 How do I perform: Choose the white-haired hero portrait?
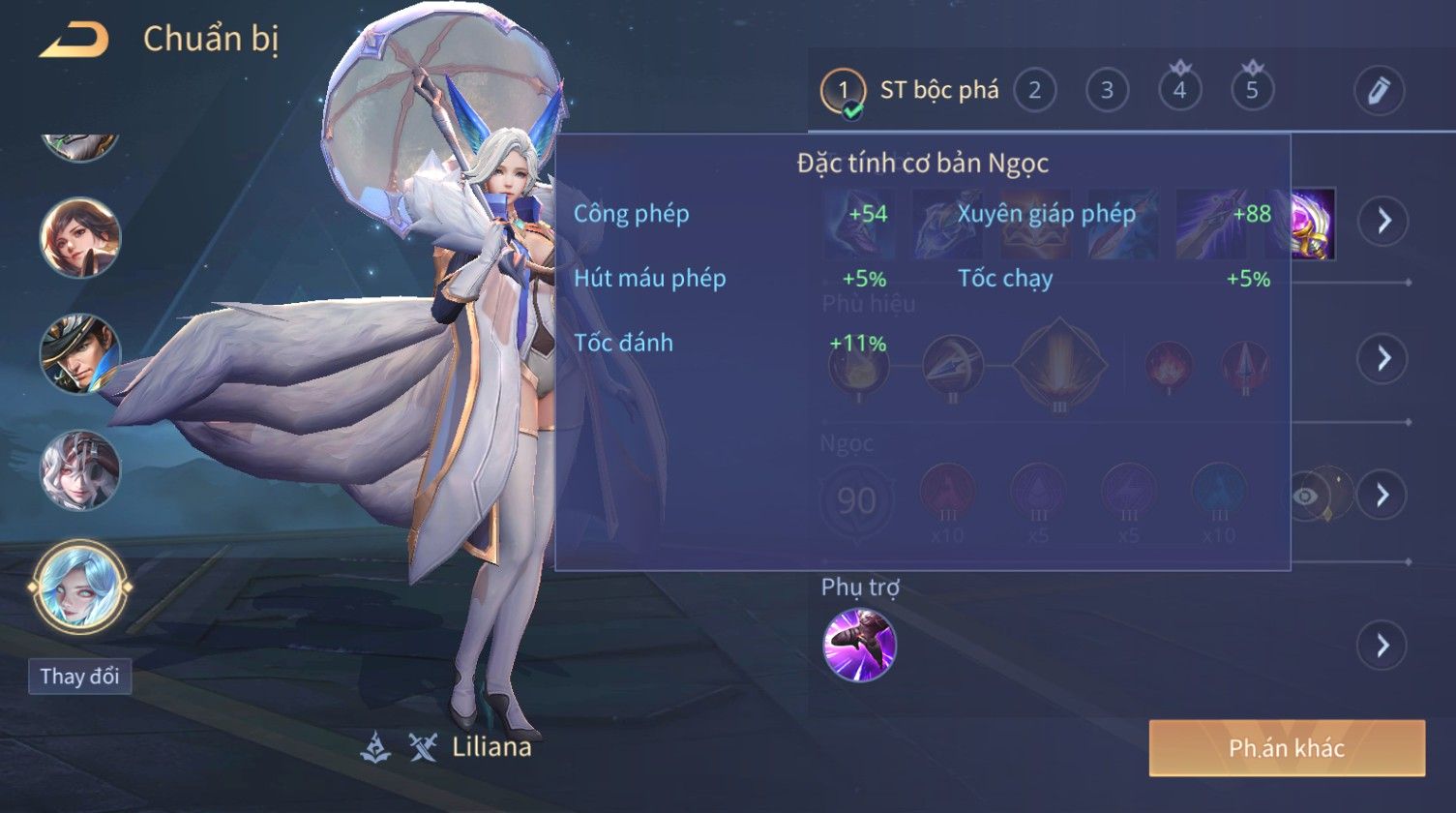79,470
